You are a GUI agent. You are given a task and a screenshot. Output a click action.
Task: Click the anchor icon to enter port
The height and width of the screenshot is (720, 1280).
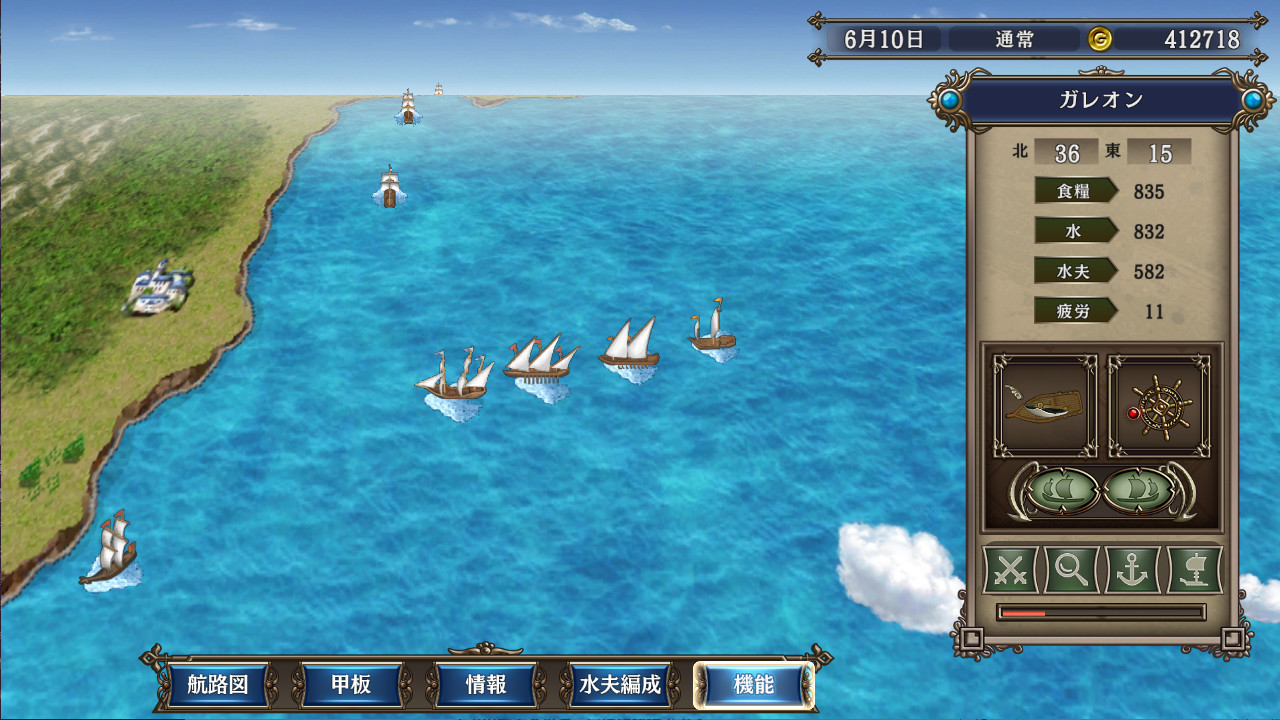click(1130, 571)
